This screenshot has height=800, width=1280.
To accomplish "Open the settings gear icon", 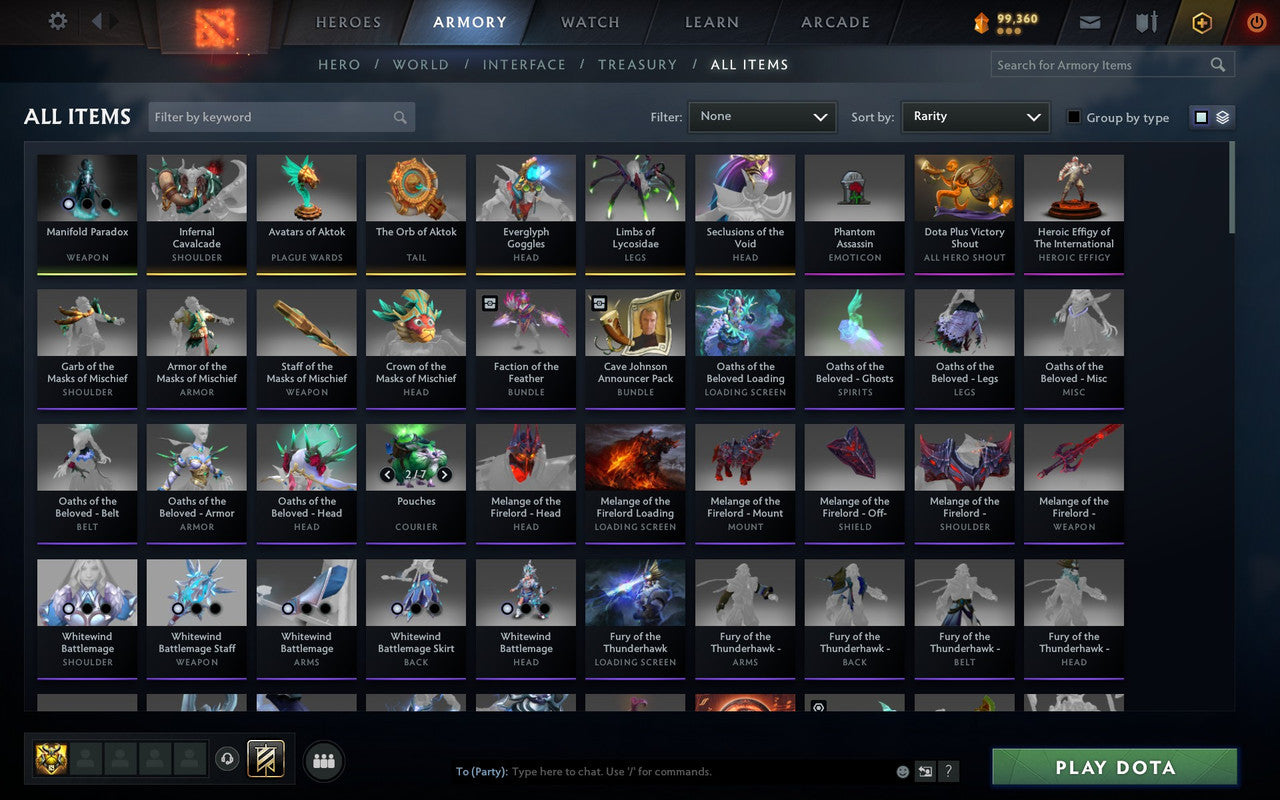I will (57, 21).
